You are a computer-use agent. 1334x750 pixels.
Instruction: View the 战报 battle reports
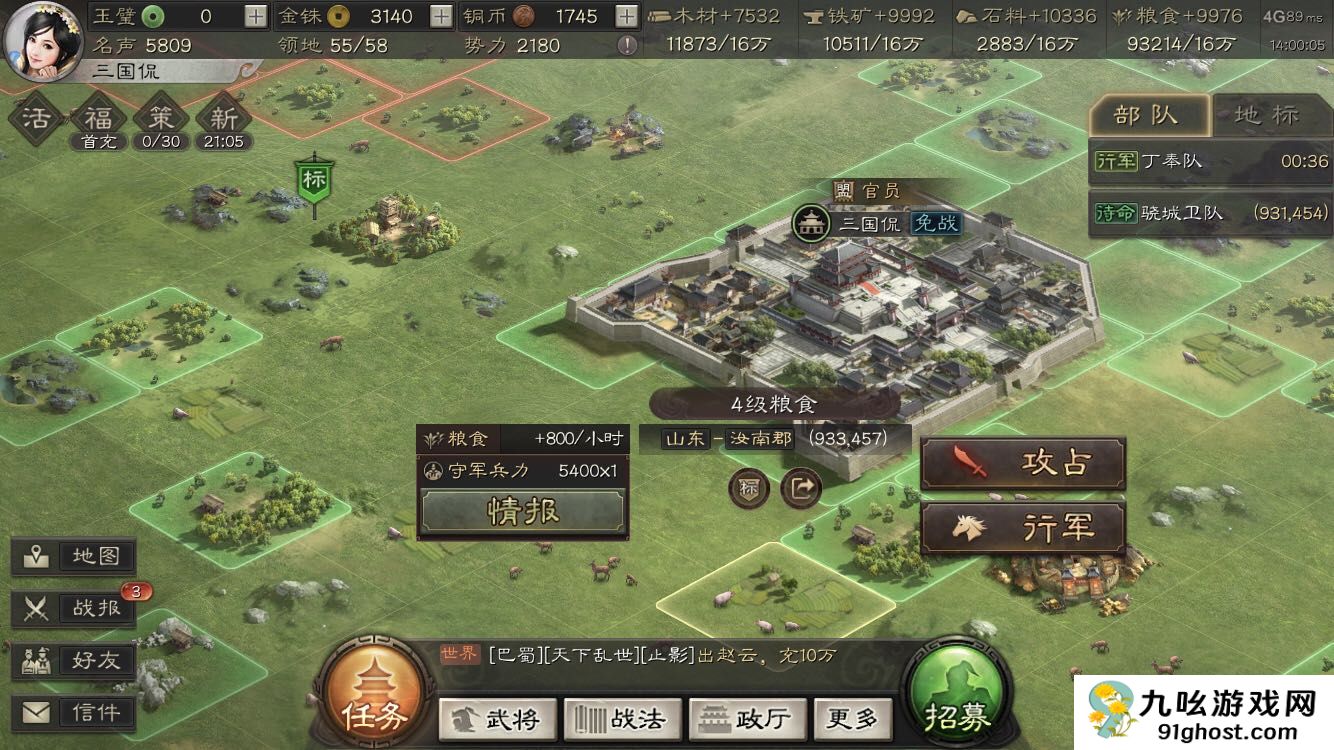[x=74, y=608]
